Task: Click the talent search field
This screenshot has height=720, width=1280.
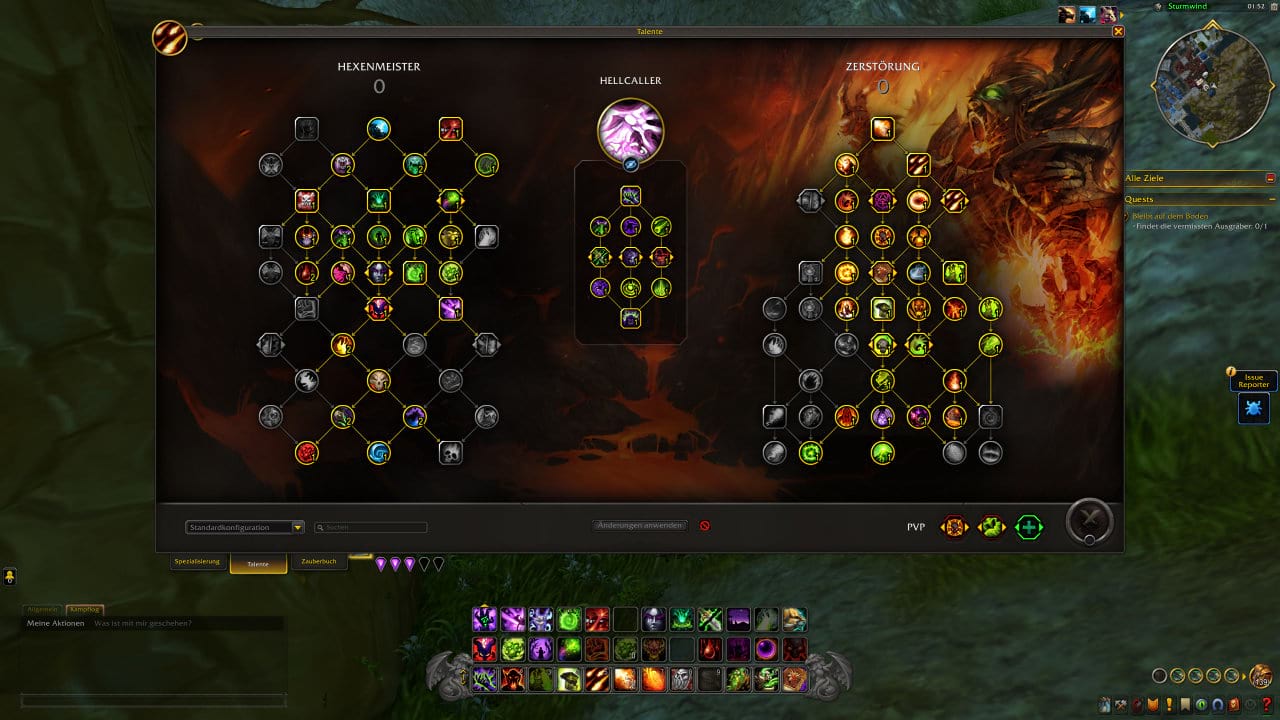Action: pyautogui.click(x=372, y=527)
